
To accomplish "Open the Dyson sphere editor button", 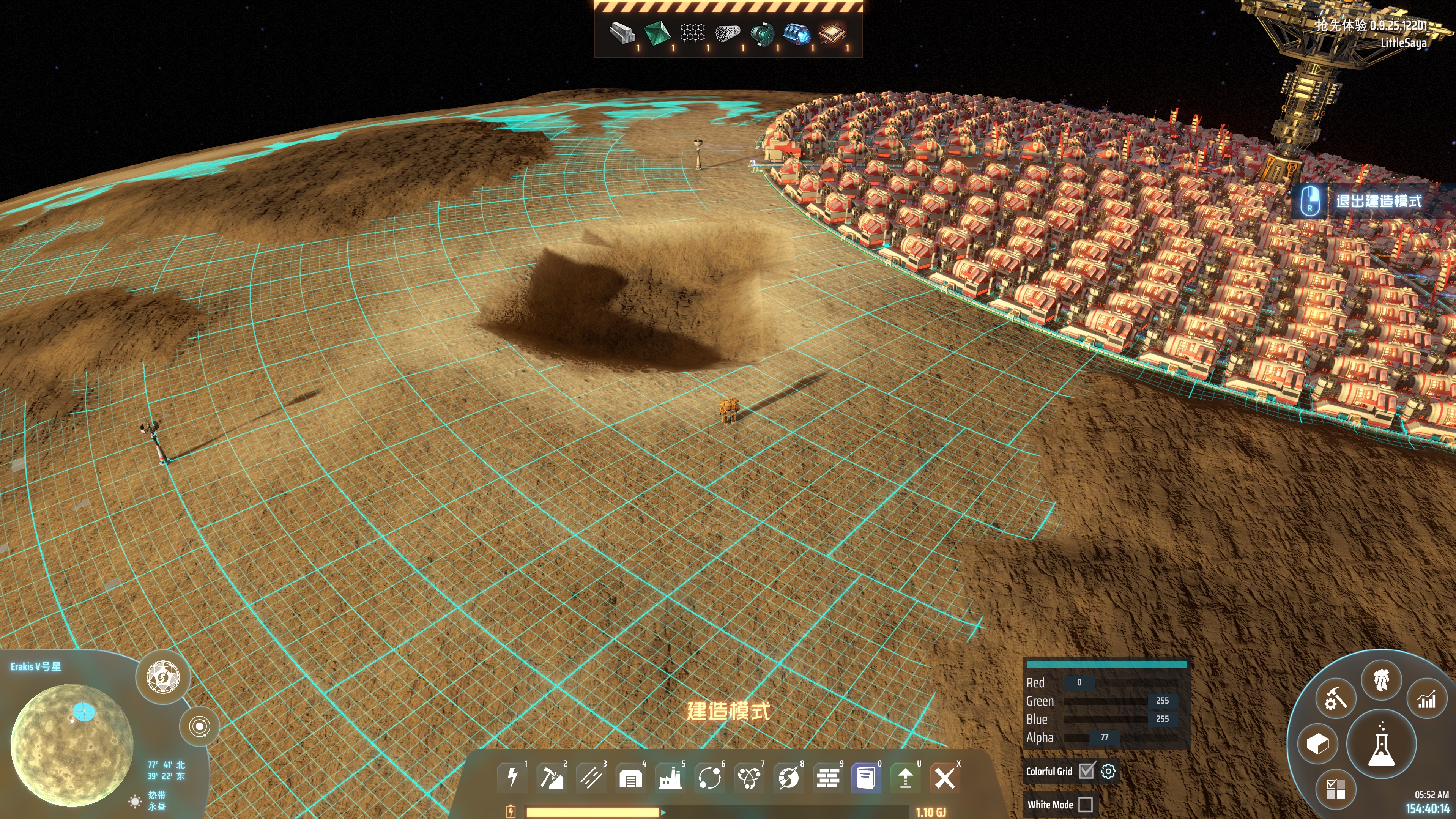I will coord(163,677).
